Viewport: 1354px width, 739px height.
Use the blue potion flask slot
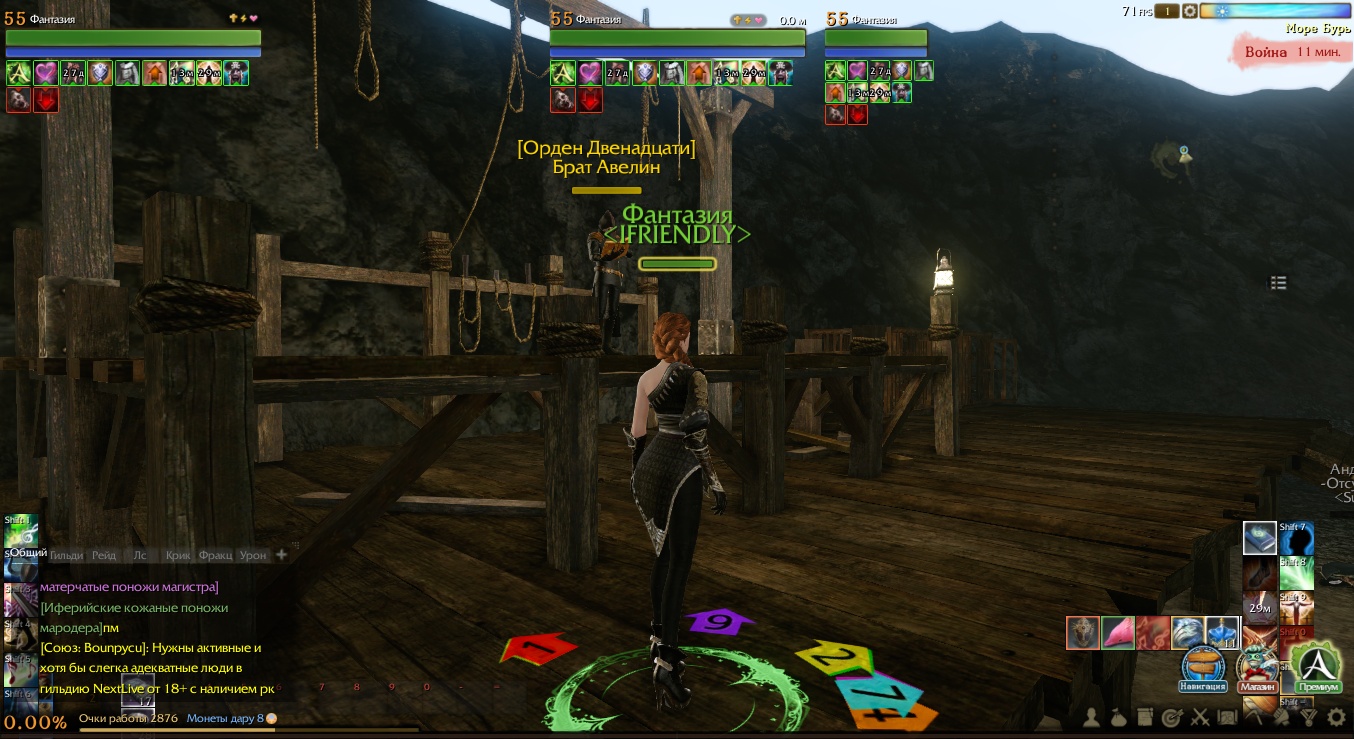(x=1223, y=633)
